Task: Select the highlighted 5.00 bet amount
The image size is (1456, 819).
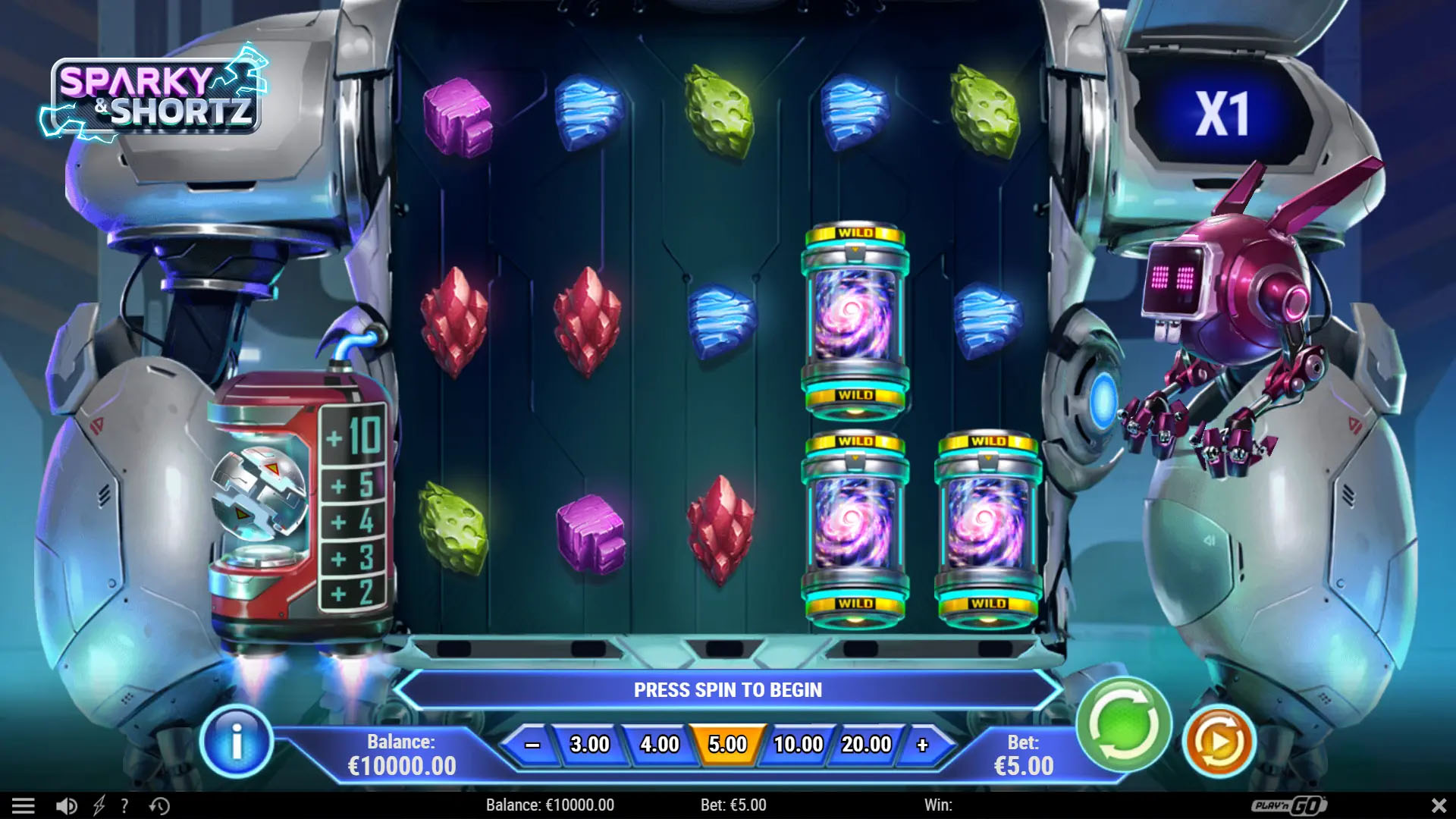Action: tap(727, 745)
